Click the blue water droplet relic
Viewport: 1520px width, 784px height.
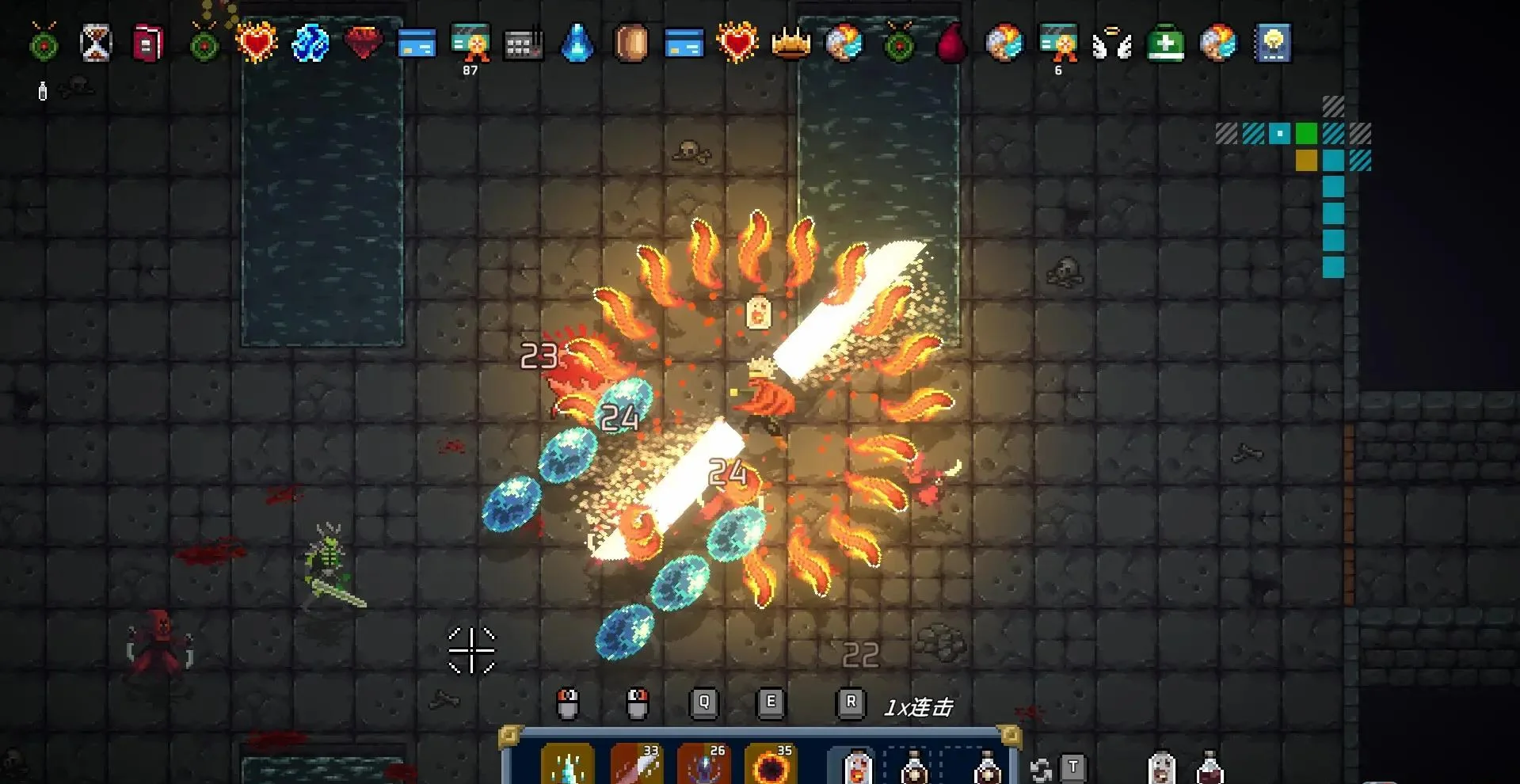(577, 42)
